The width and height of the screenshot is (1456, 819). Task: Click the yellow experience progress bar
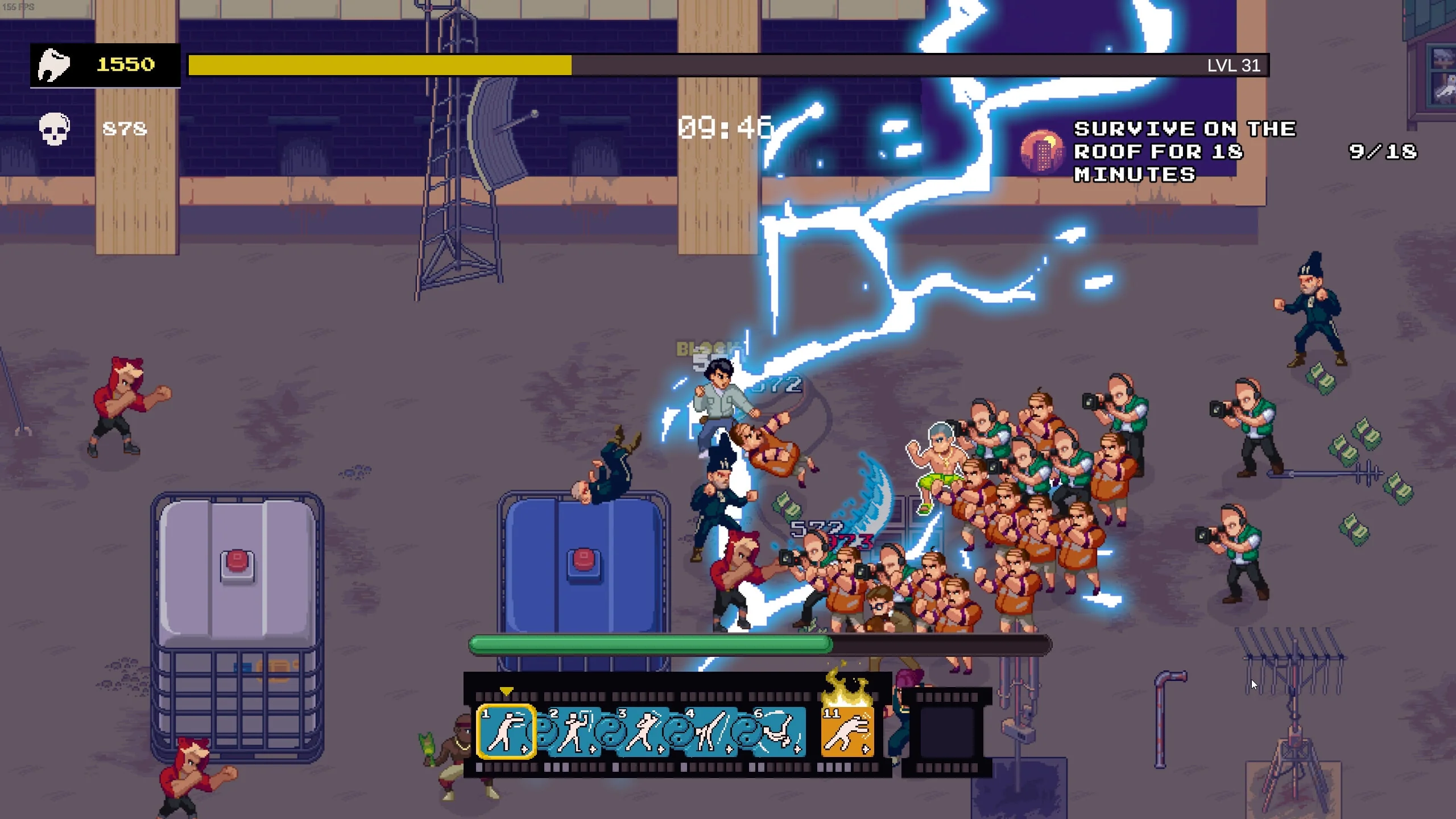(x=378, y=65)
